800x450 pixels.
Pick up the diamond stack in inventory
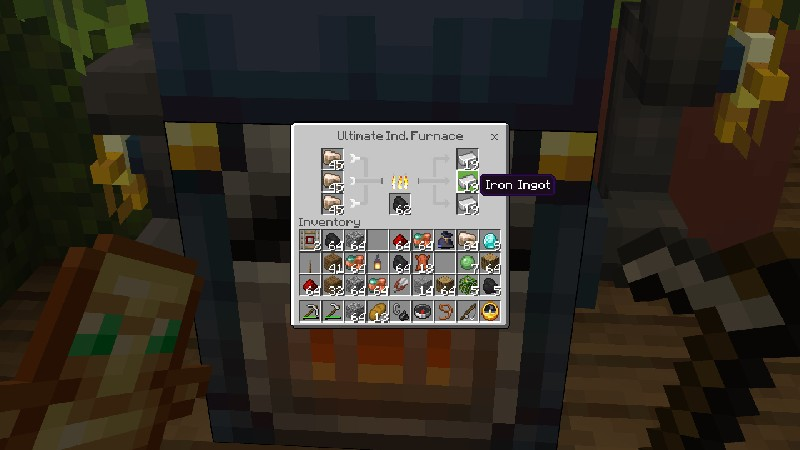(x=490, y=239)
